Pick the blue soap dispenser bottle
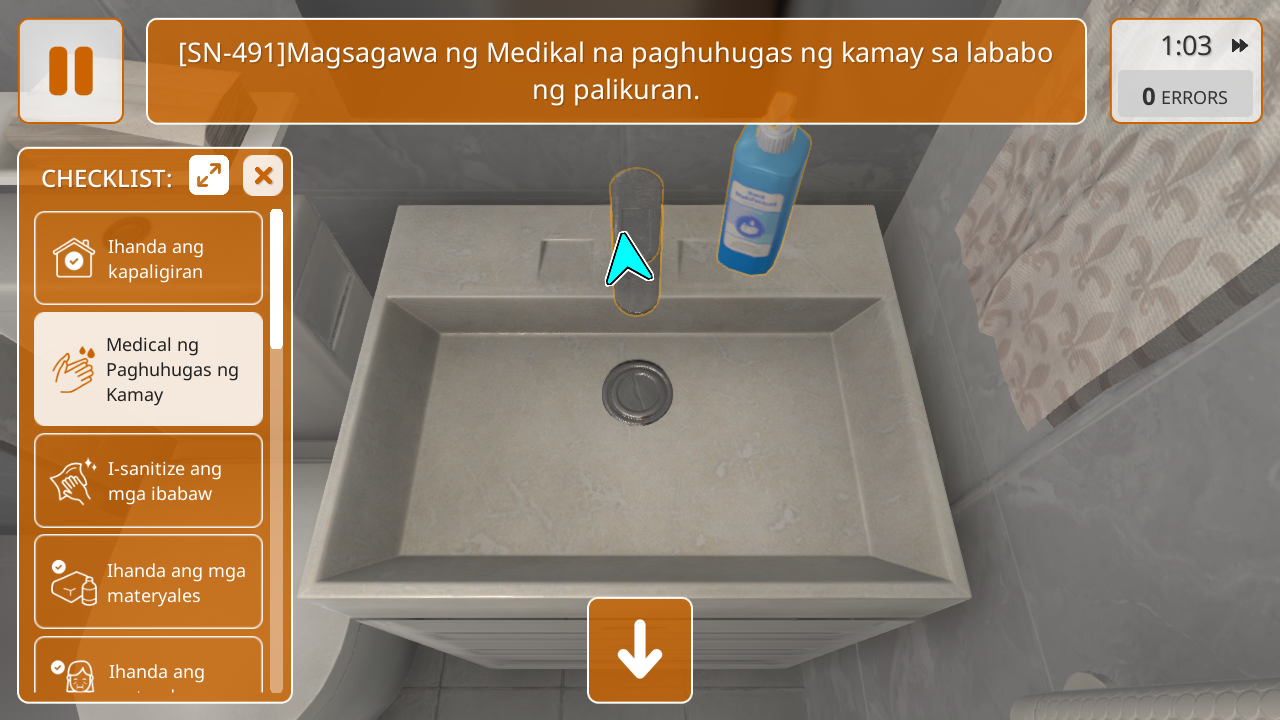 pos(765,200)
